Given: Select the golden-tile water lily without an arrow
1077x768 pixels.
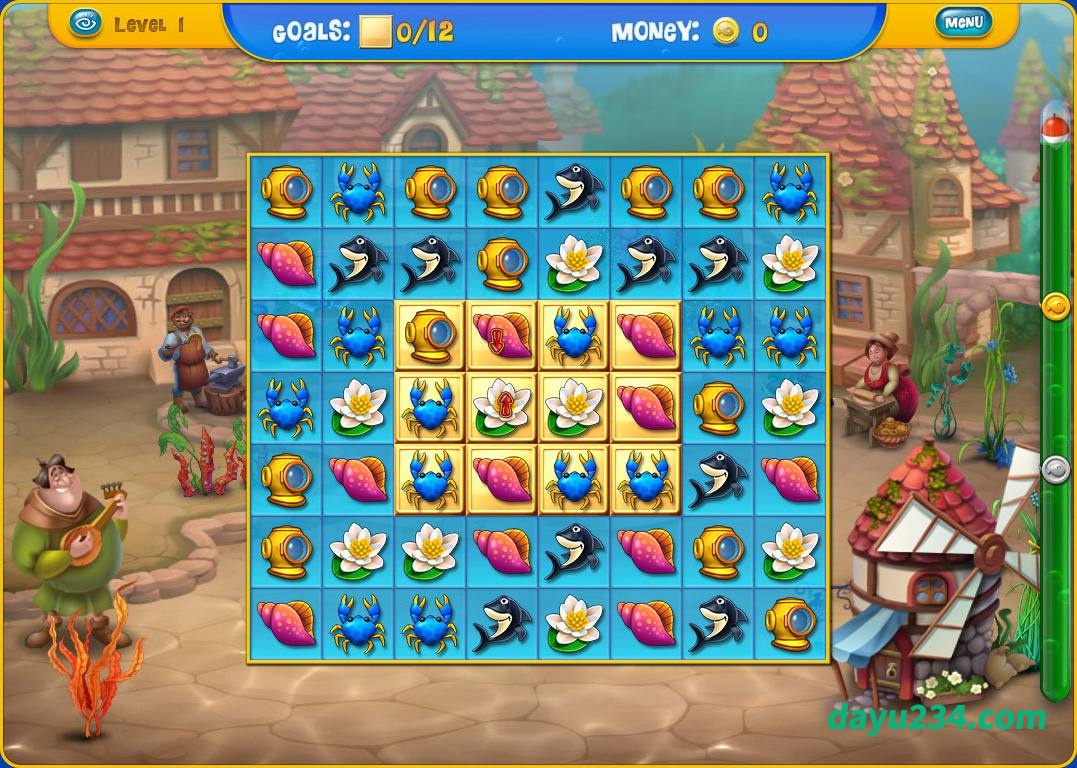Looking at the screenshot, I should pyautogui.click(x=574, y=407).
